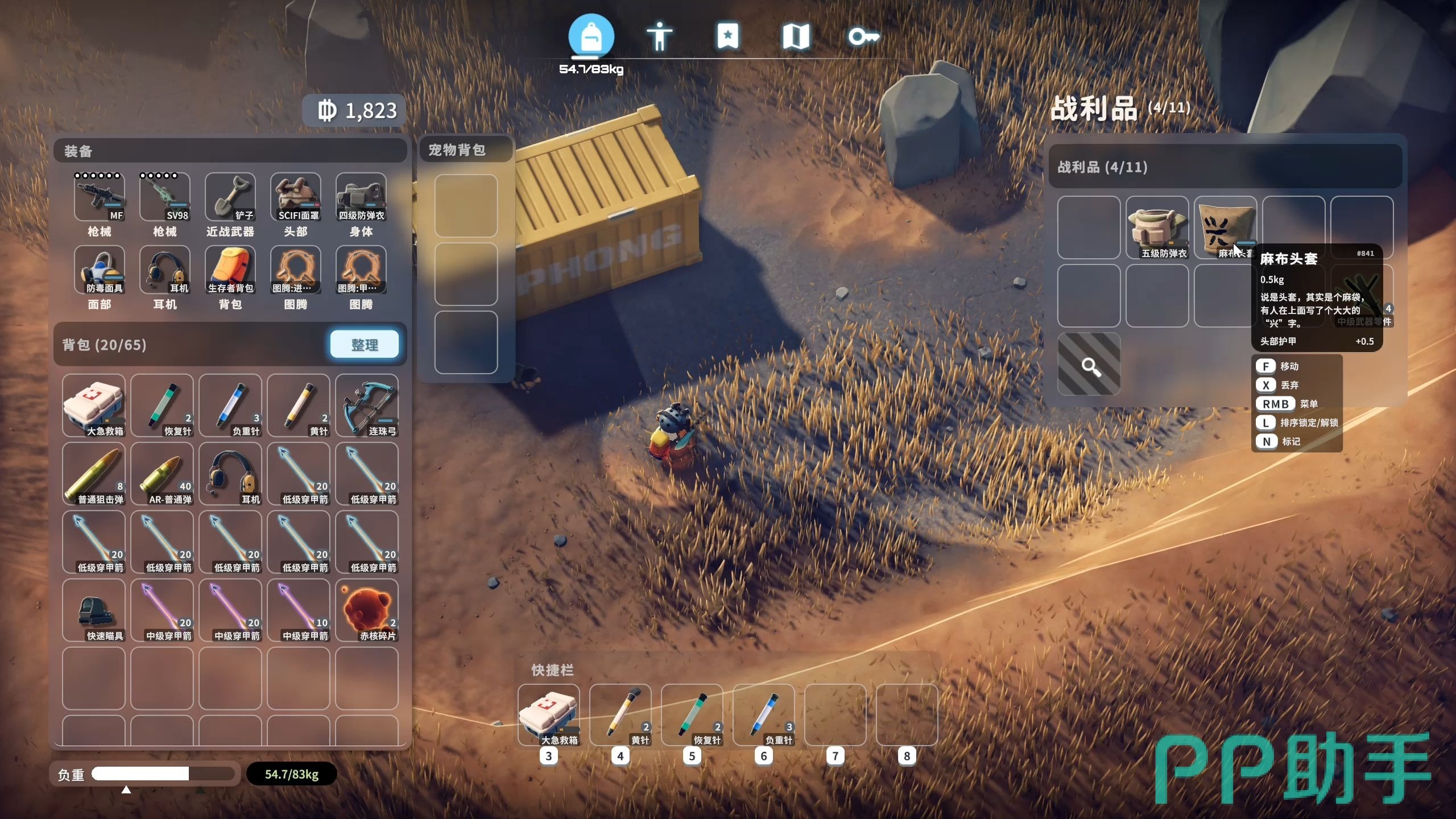Screen dimensions: 1456x819
Task: Select the 连珠弓 bow in backpack
Action: (x=367, y=406)
